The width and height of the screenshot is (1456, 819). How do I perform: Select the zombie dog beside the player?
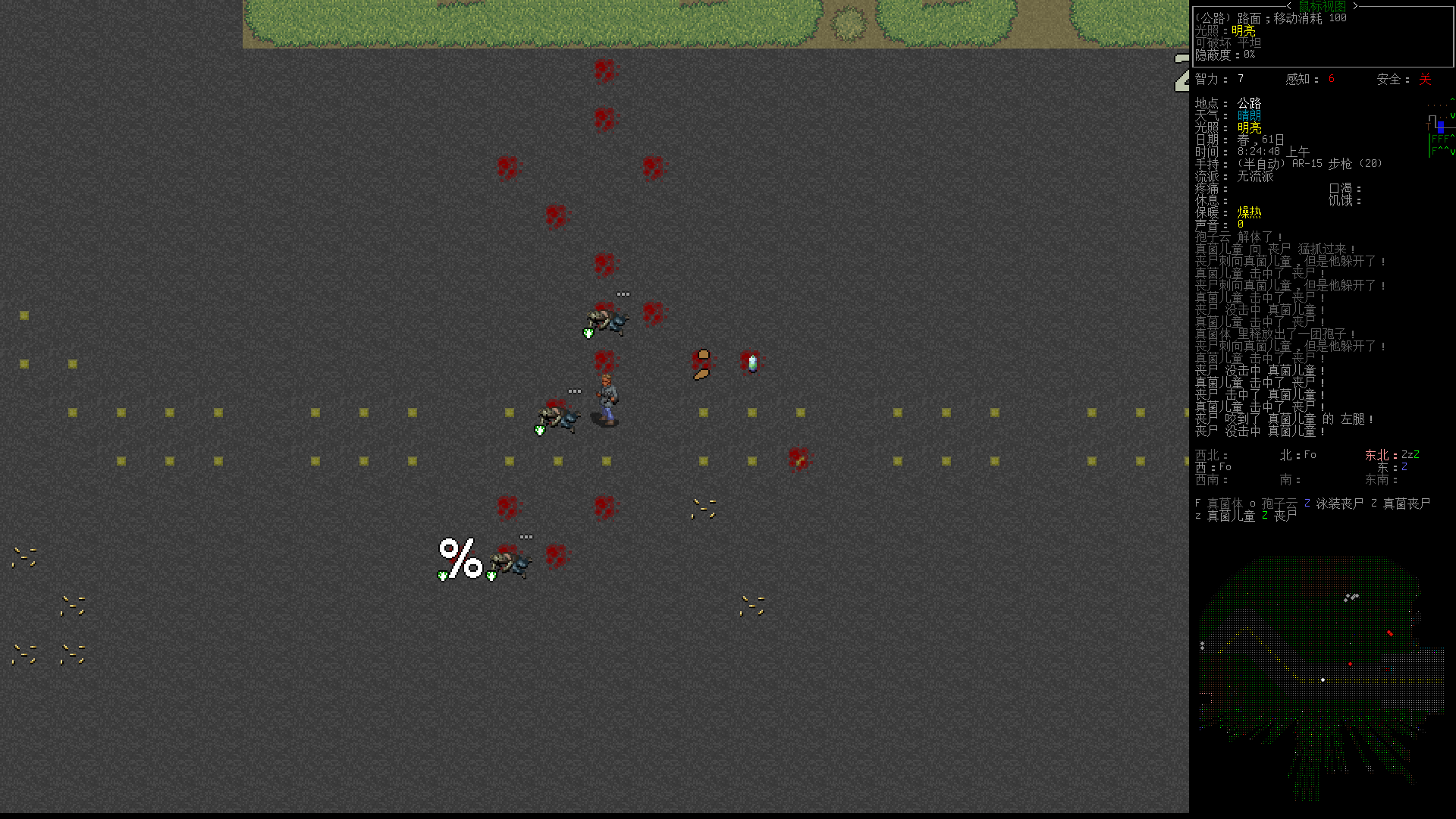(x=557, y=416)
